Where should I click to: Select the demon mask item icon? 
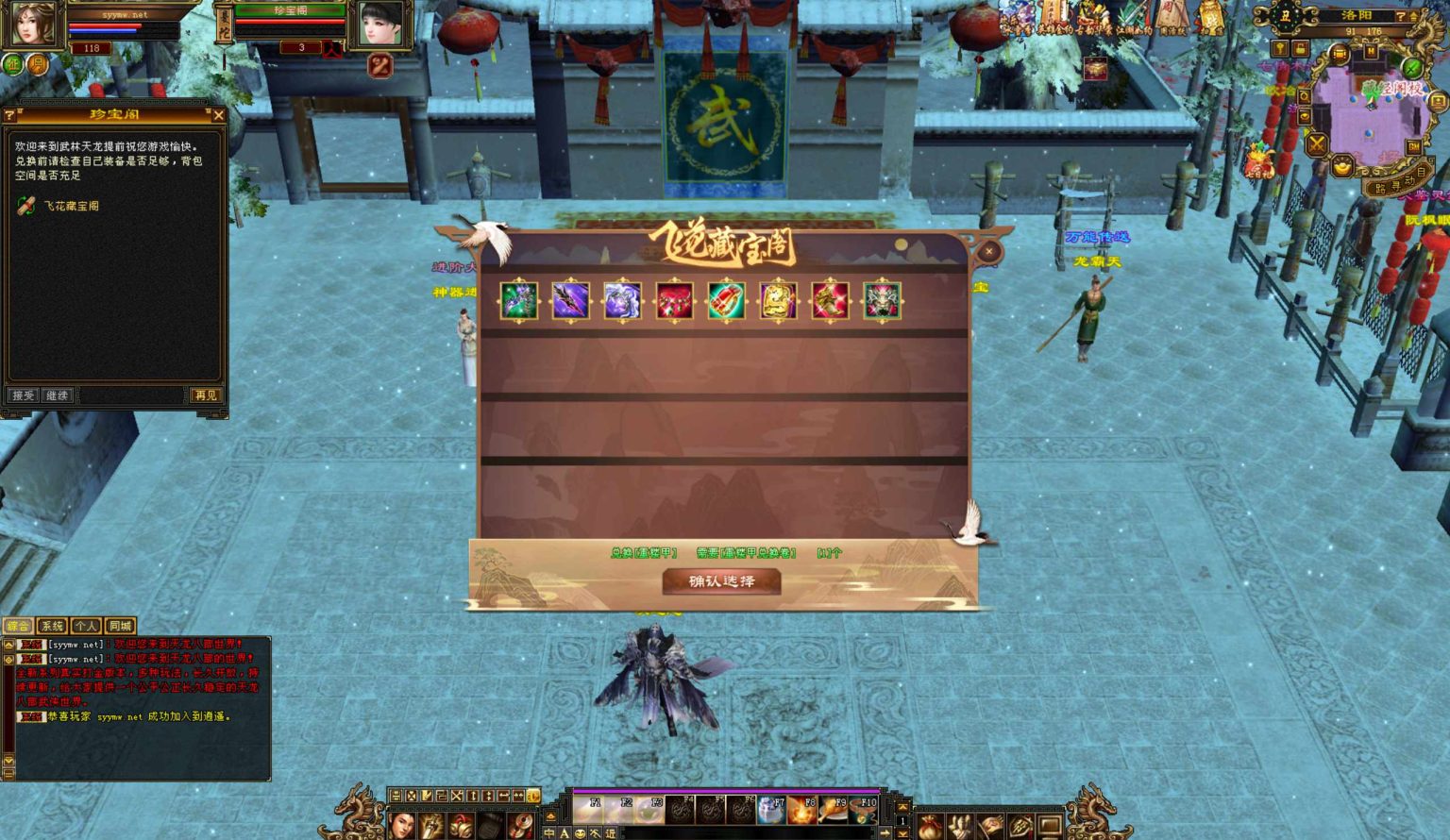[x=882, y=301]
